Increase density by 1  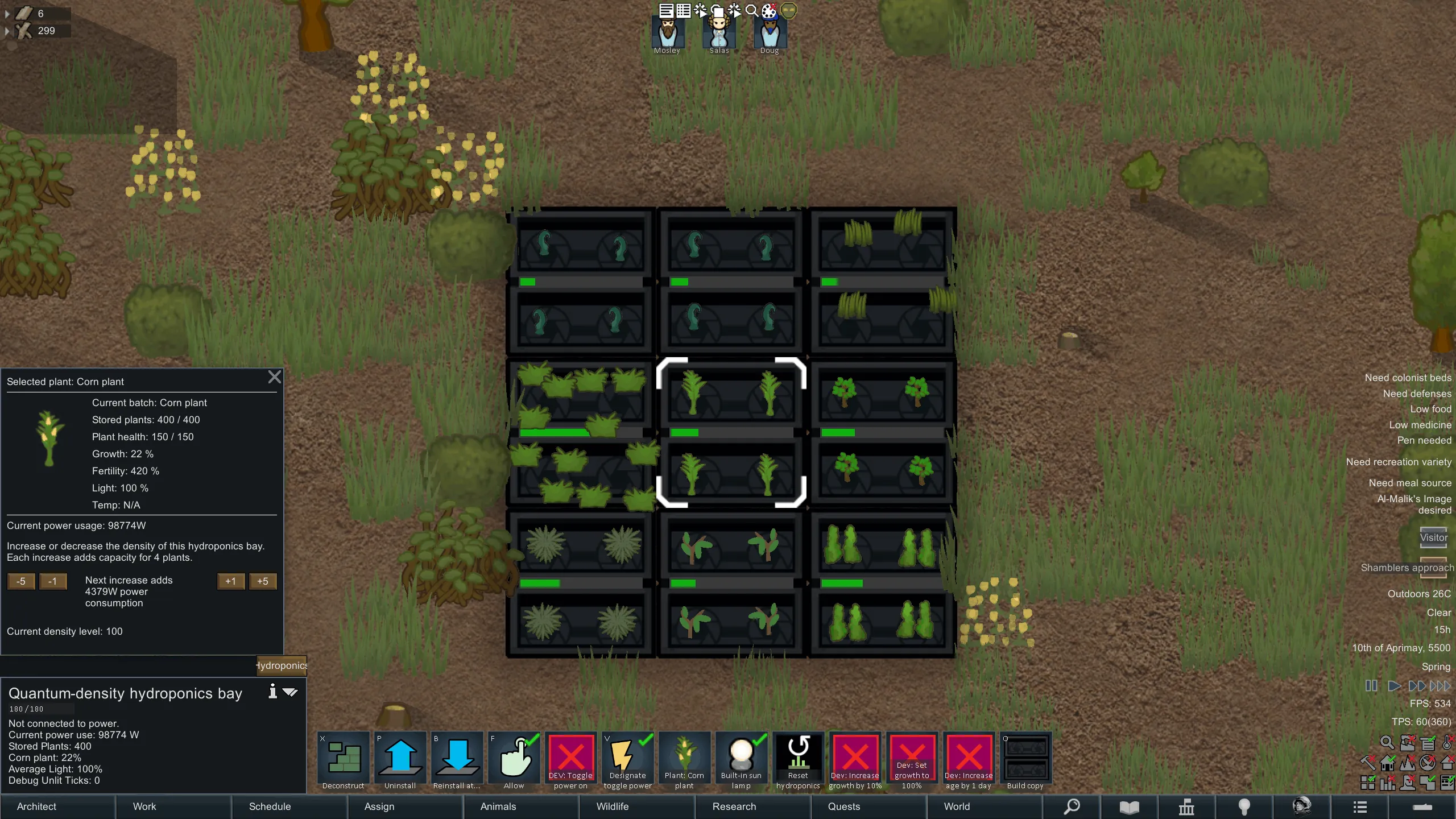coord(230,581)
